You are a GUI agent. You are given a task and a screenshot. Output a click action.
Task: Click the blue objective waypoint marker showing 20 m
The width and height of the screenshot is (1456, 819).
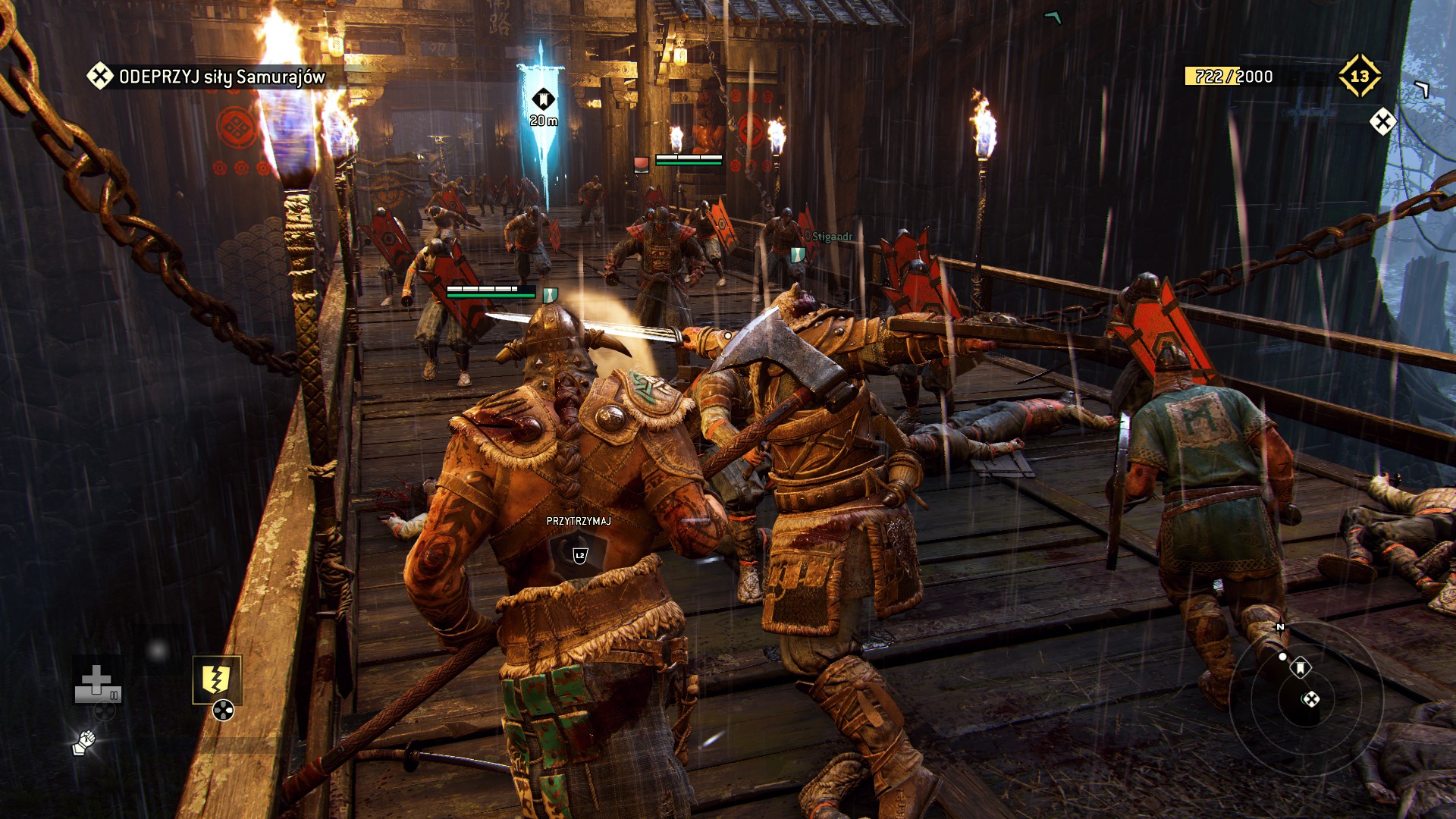click(543, 100)
